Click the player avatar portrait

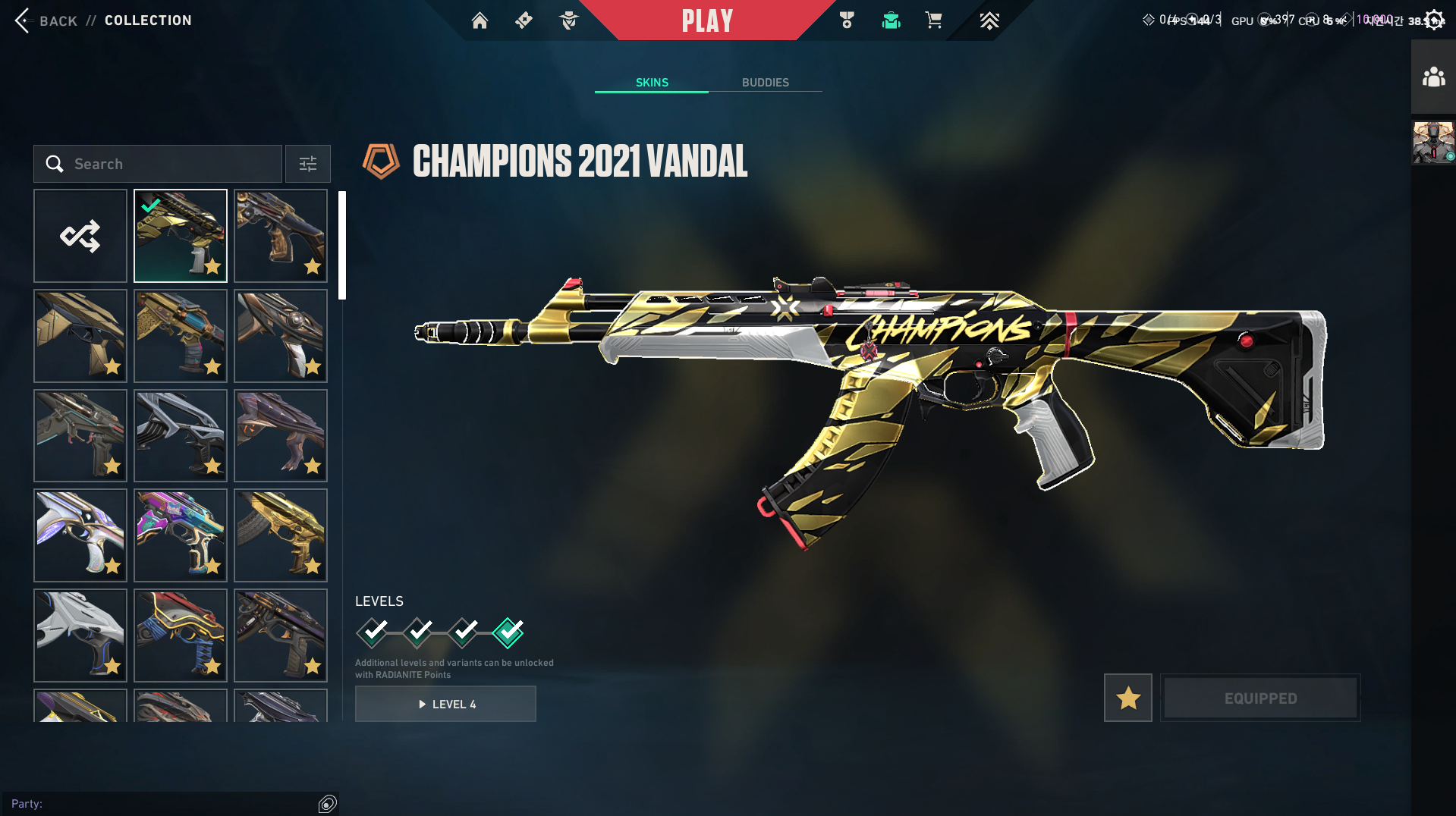point(1433,143)
